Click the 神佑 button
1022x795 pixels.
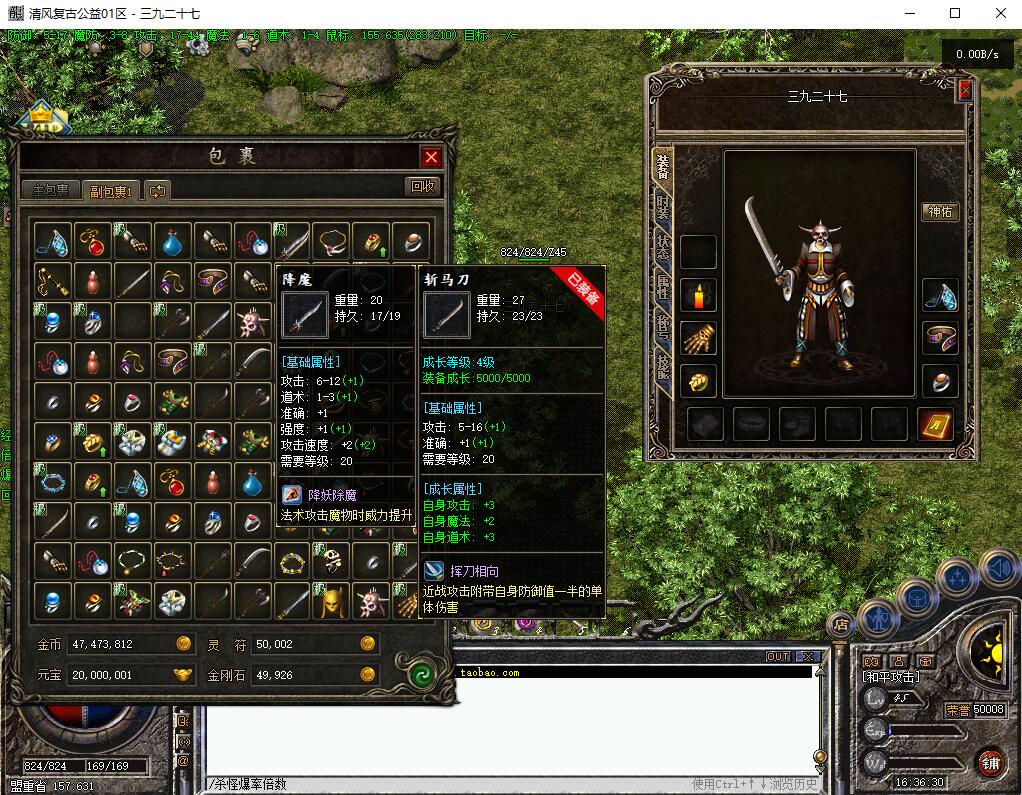[941, 212]
